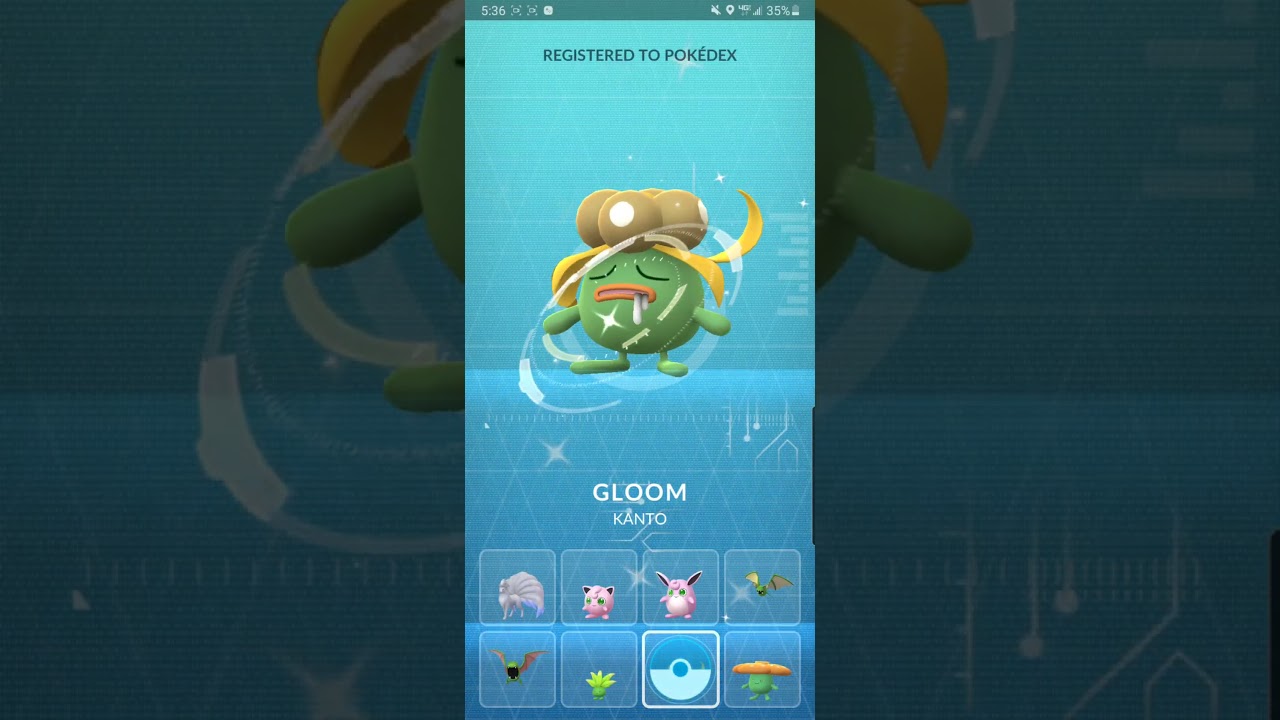Tap the screen-recording status icon
1280x720 pixels.
coord(514,10)
